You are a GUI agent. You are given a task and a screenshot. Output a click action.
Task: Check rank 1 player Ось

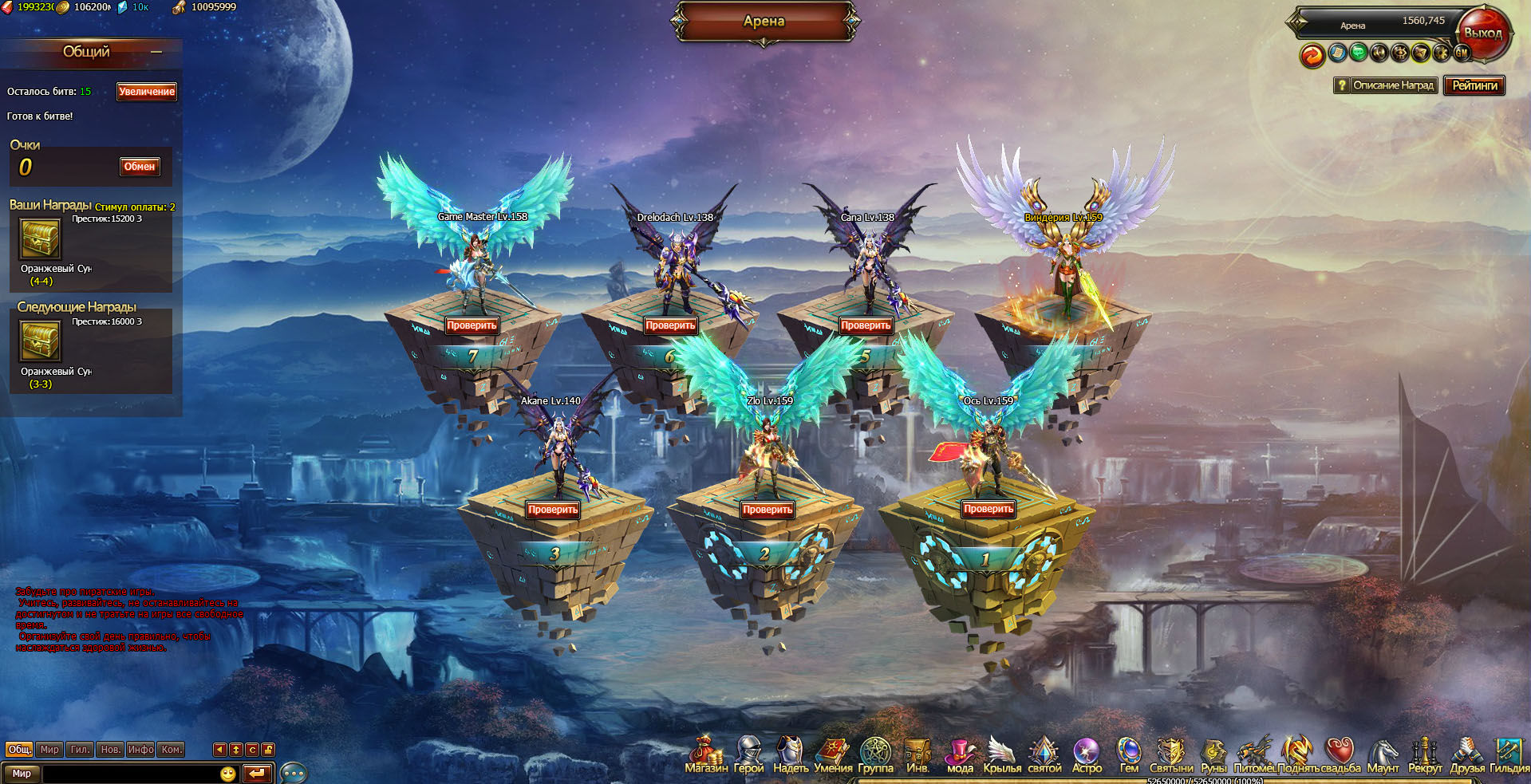tap(988, 509)
